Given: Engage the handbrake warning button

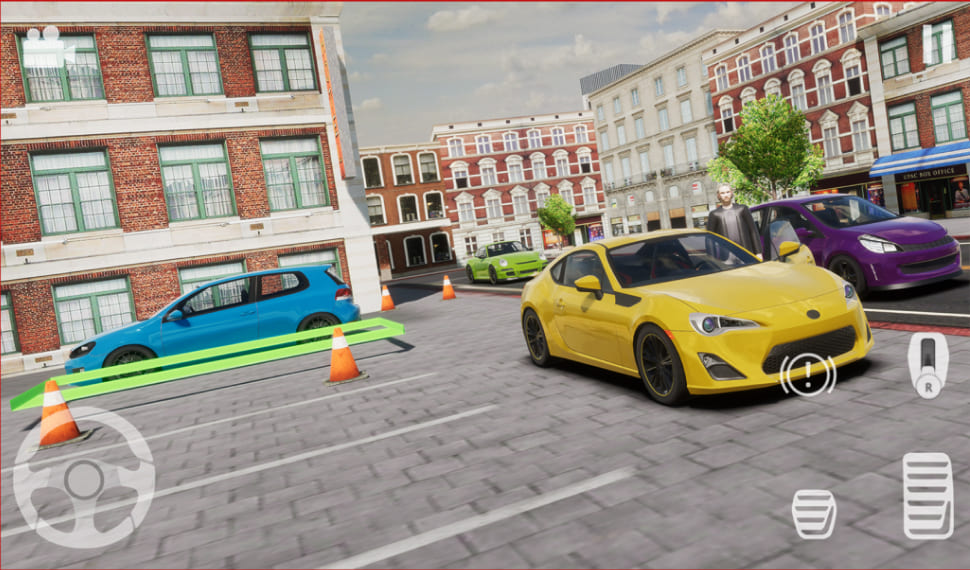Looking at the screenshot, I should 808,375.
